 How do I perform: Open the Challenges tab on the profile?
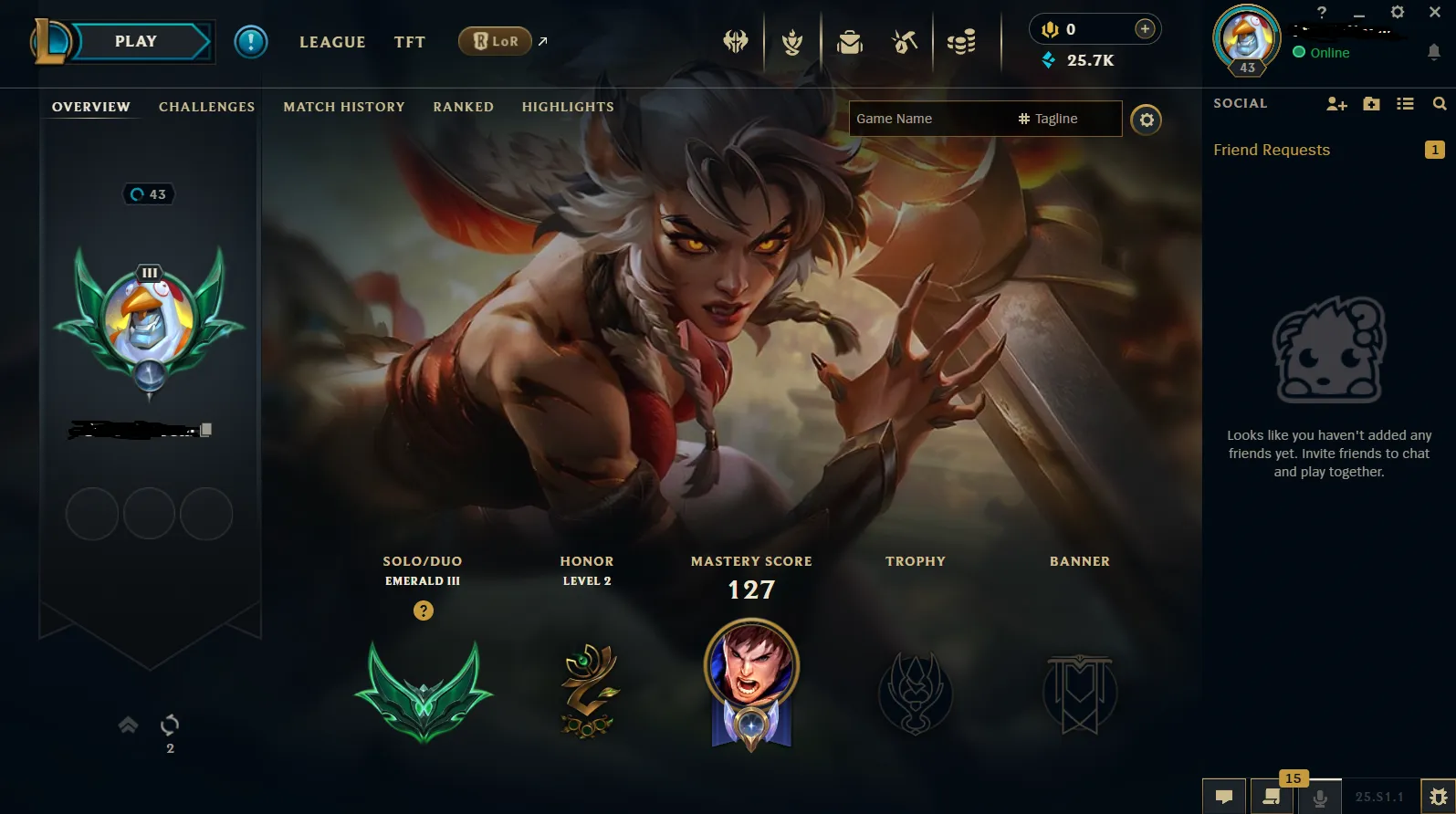click(x=206, y=107)
